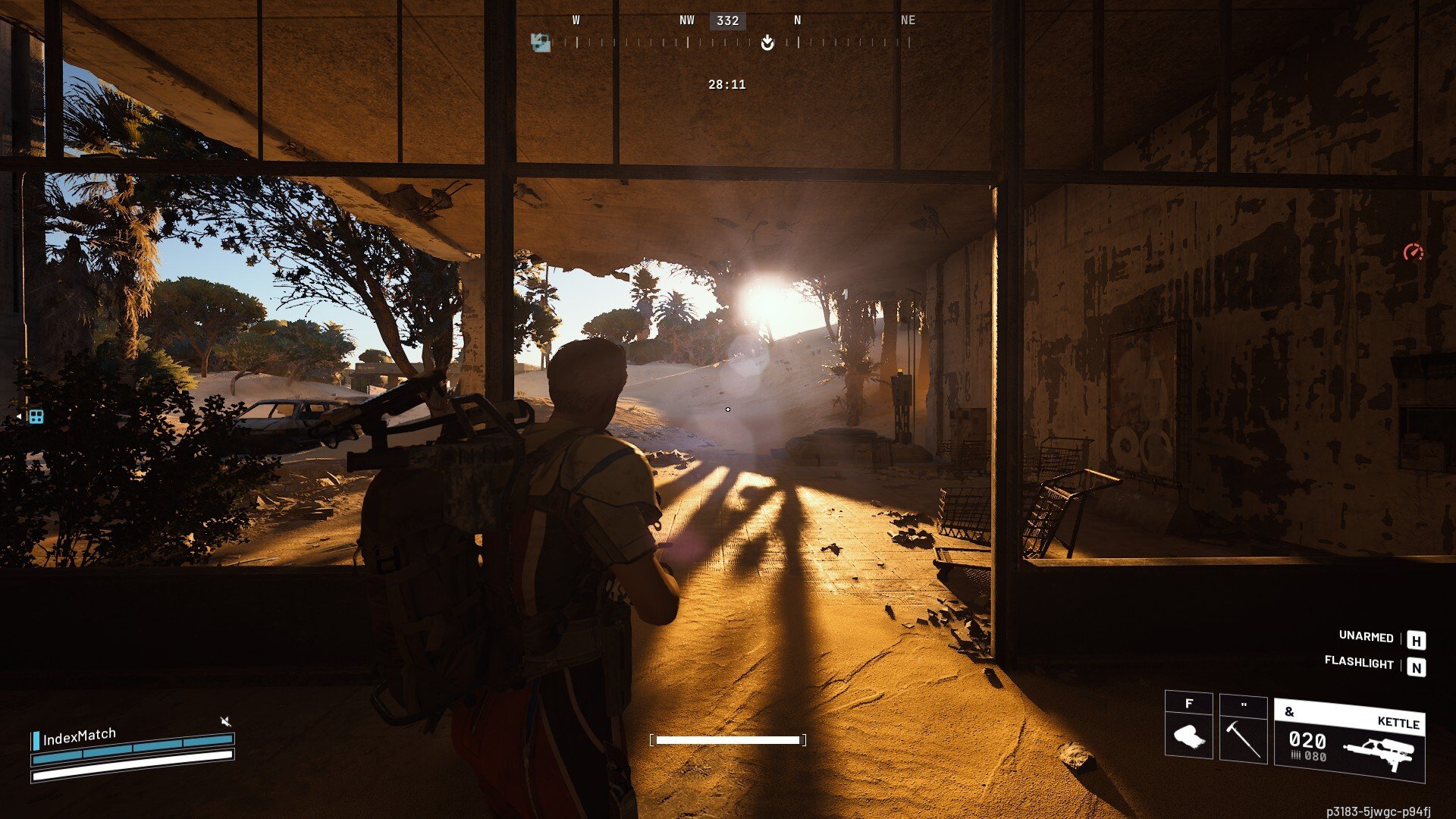1456x819 pixels.
Task: Select the Kettle weapon slot
Action: coord(1349,741)
